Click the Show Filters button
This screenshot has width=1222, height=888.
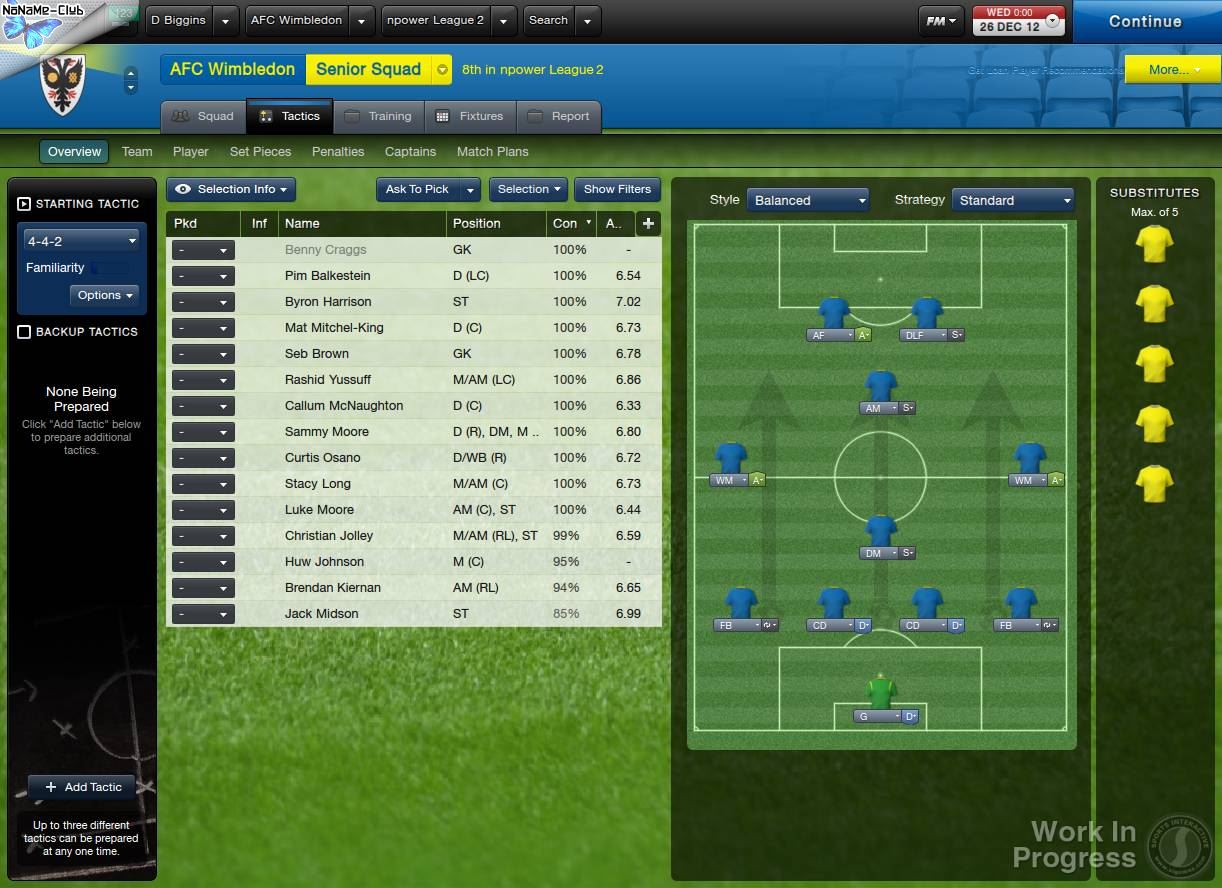617,189
